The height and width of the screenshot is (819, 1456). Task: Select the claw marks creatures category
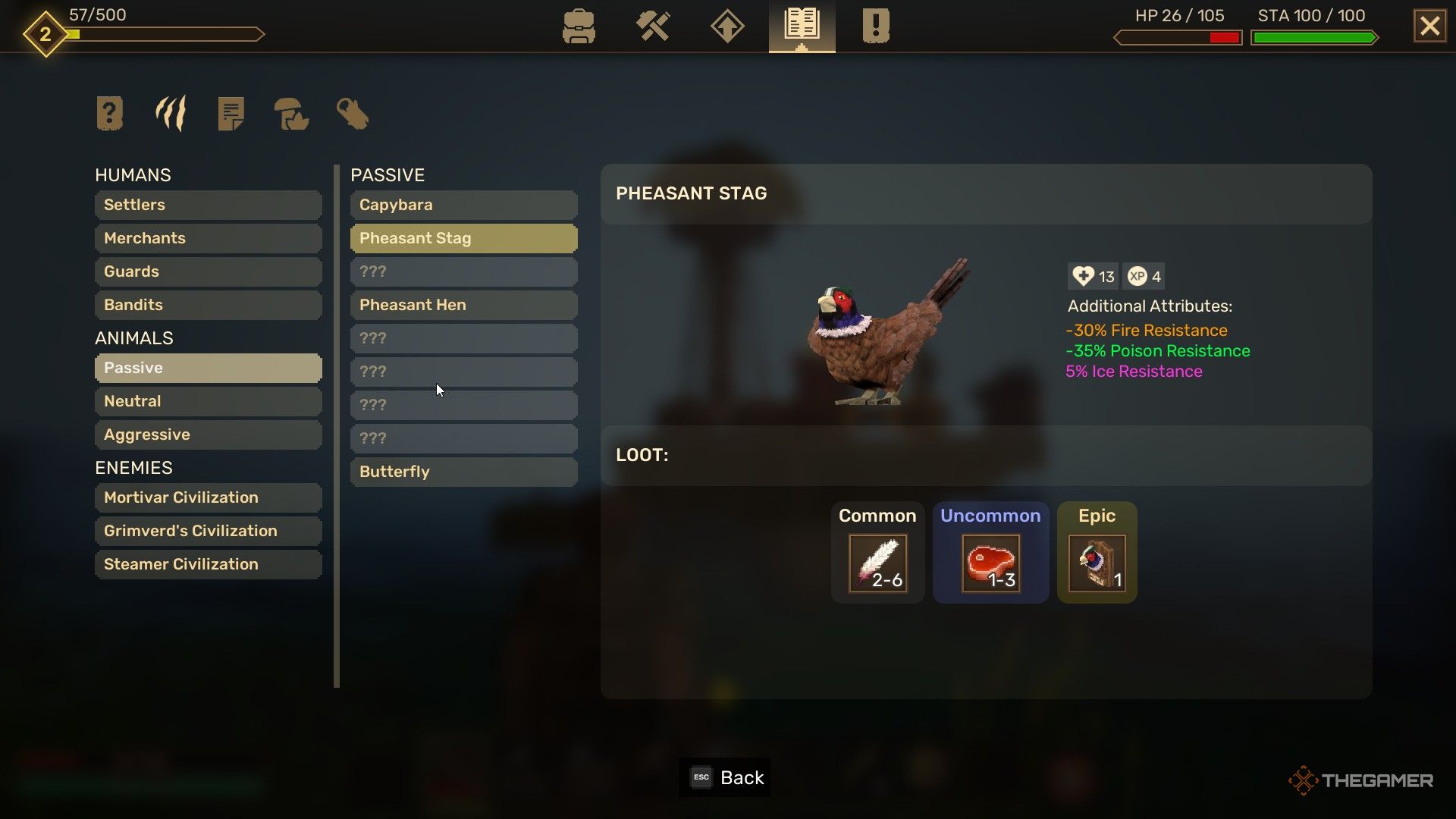pos(171,114)
